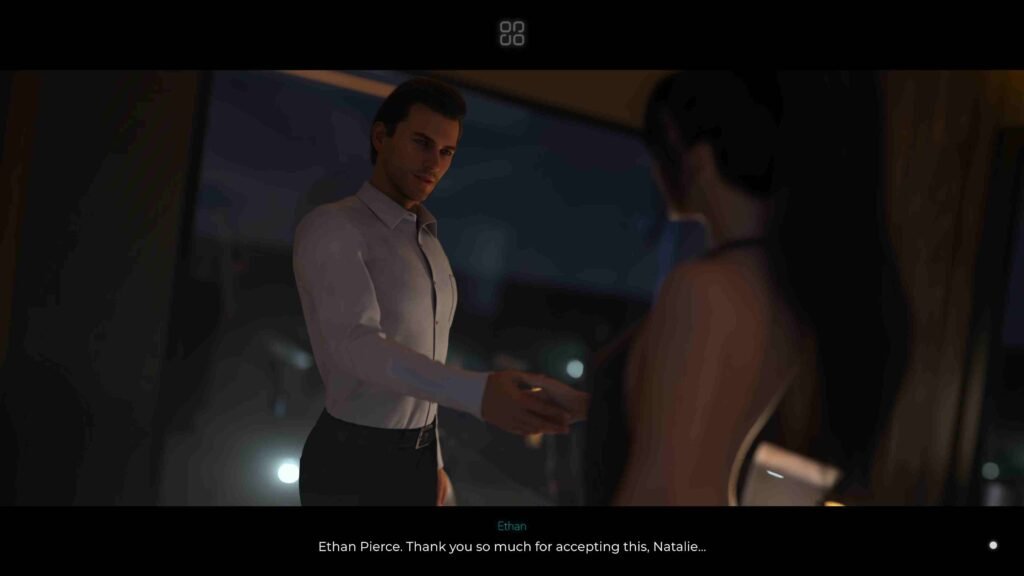Image resolution: width=1024 pixels, height=576 pixels.
Task: Advance dialogue with the white dot indicator
Action: click(993, 545)
